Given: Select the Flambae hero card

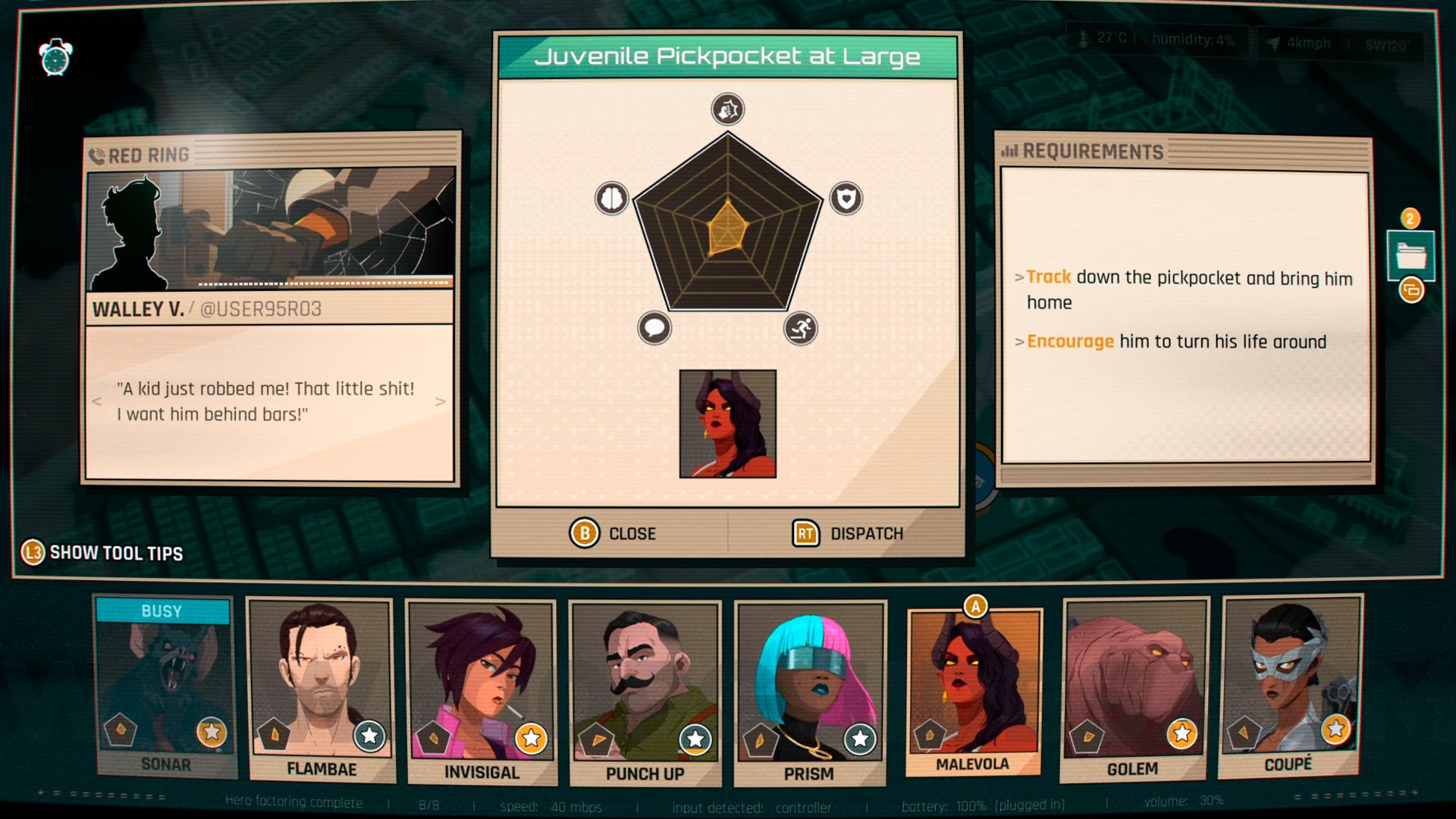Looking at the screenshot, I should tap(321, 690).
